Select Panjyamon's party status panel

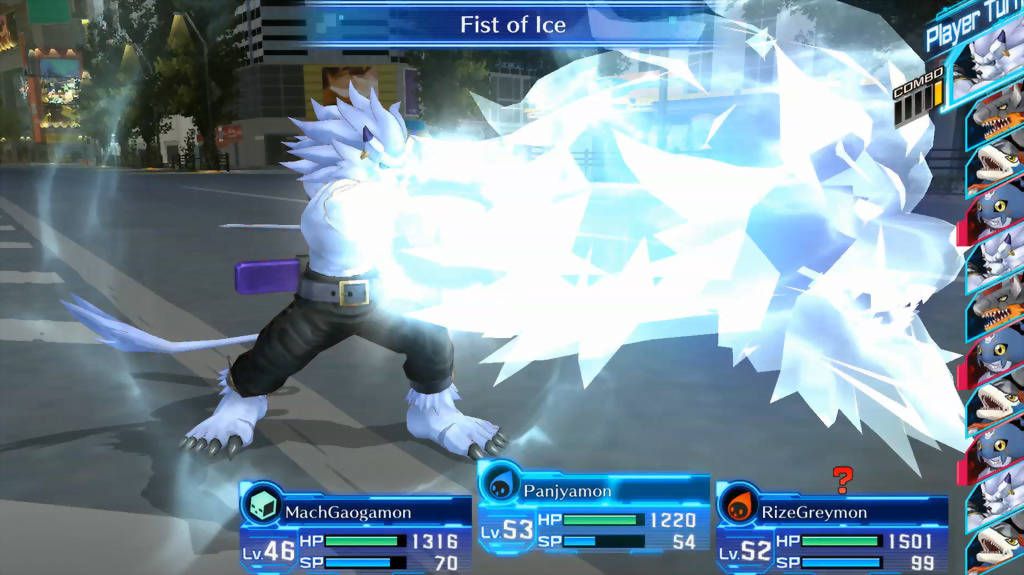593,511
